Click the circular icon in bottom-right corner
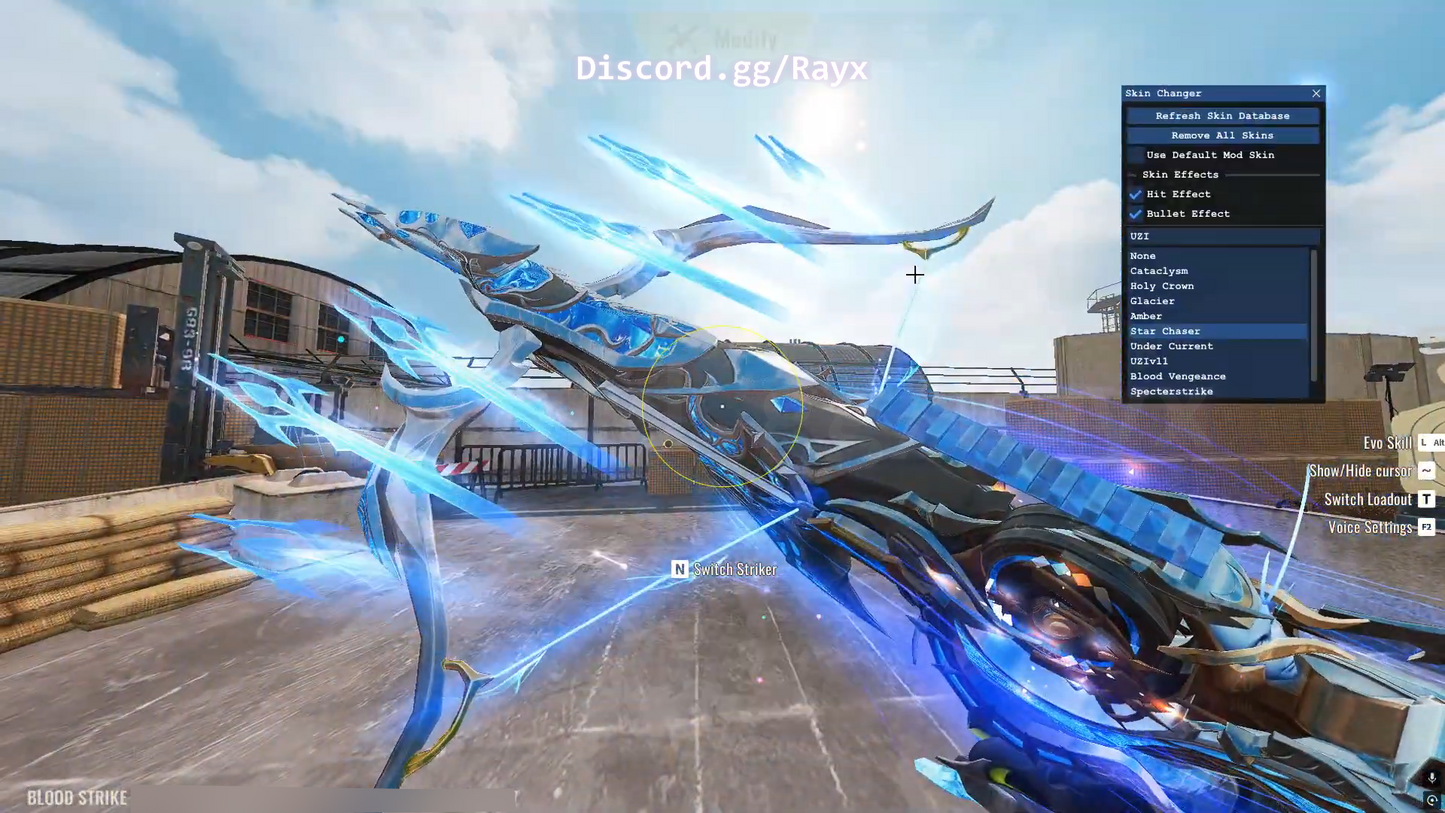Image resolution: width=1445 pixels, height=813 pixels. tap(1432, 802)
